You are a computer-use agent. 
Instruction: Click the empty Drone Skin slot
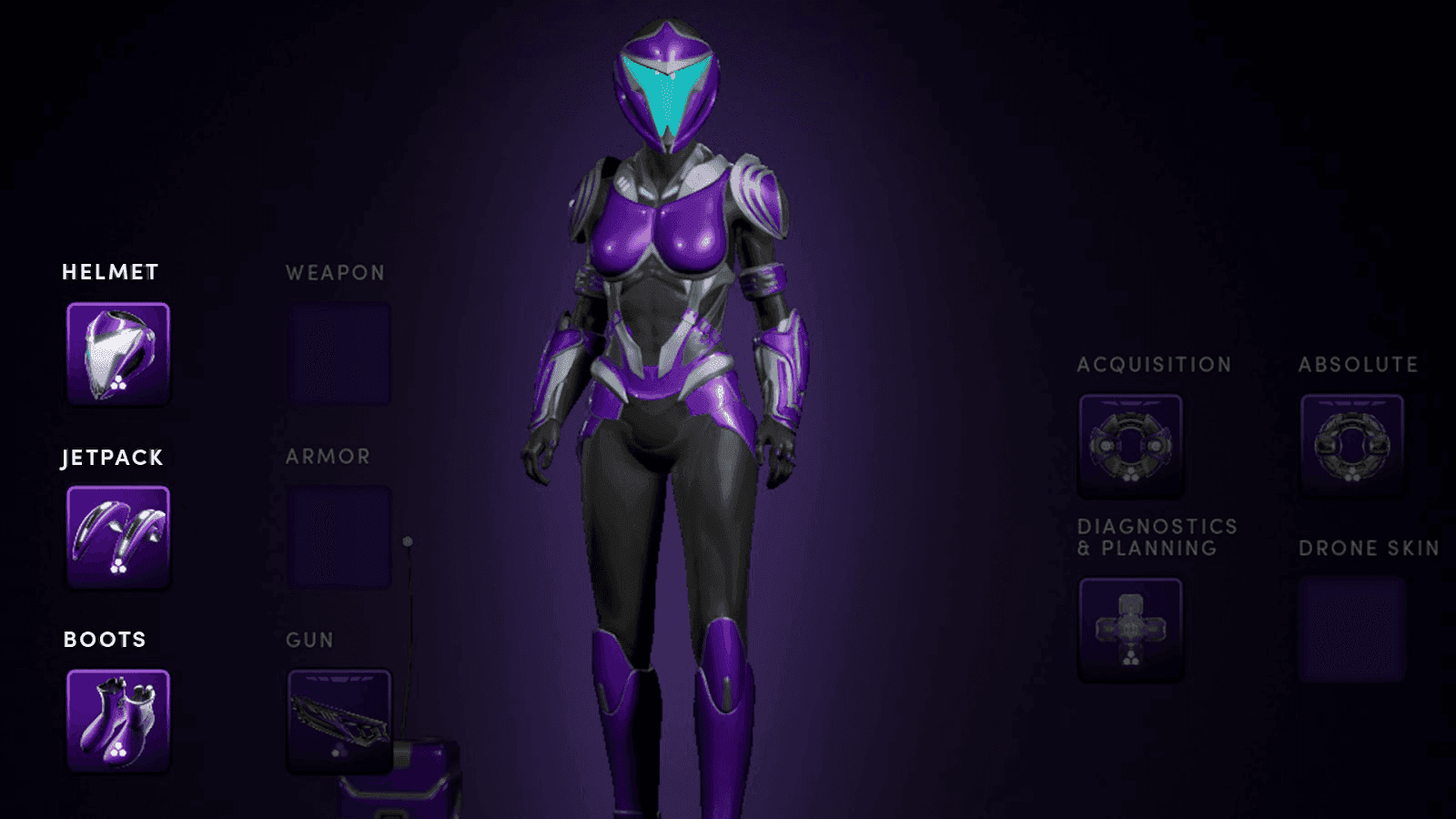click(x=1352, y=630)
